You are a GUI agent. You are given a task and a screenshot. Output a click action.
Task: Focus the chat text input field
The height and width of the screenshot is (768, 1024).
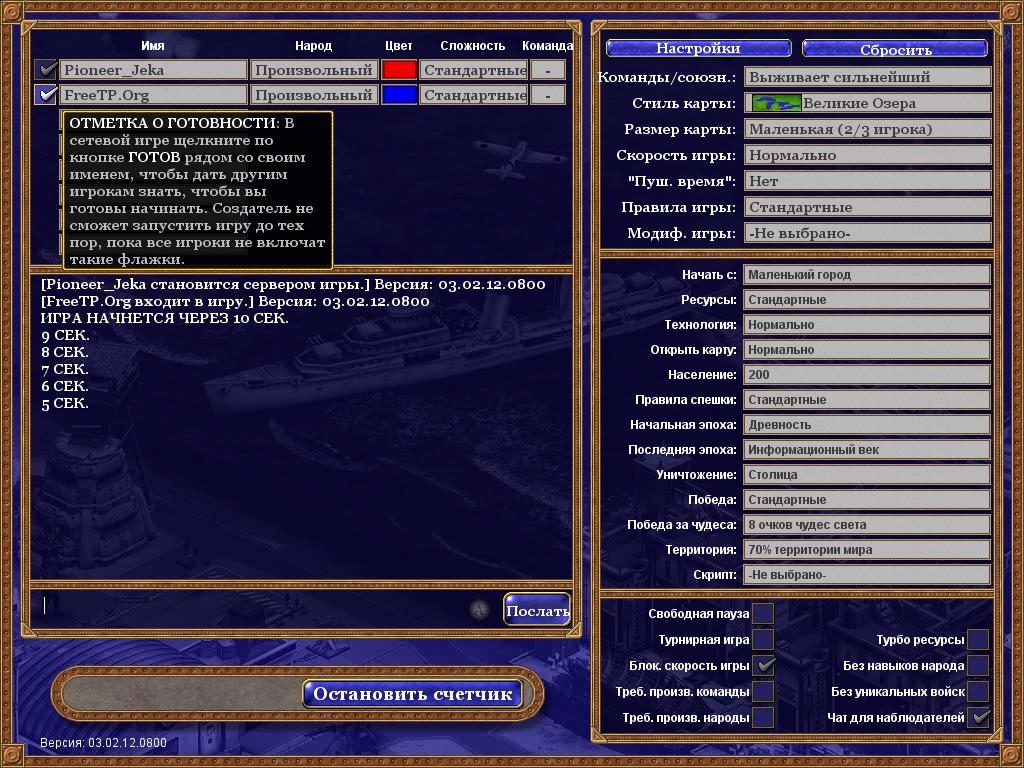tap(250, 606)
